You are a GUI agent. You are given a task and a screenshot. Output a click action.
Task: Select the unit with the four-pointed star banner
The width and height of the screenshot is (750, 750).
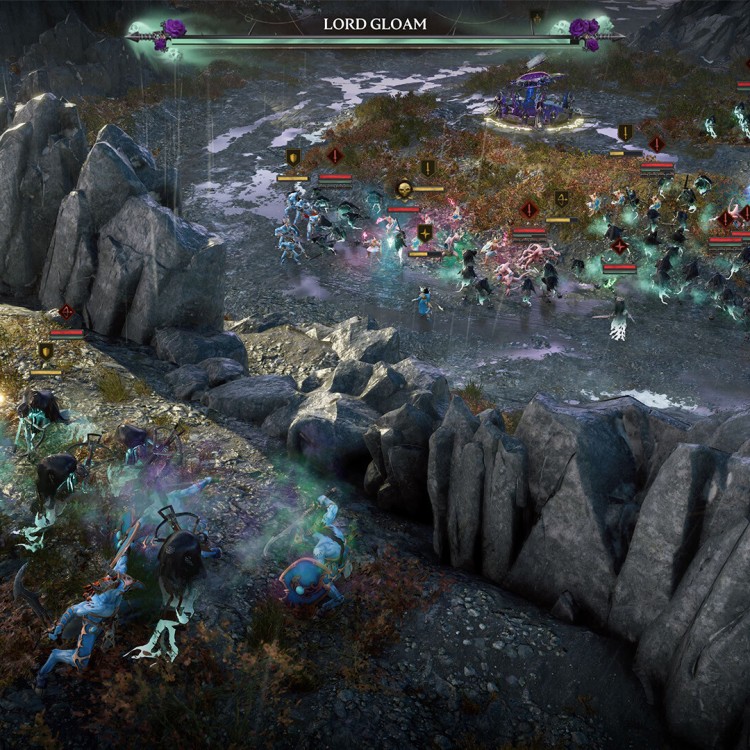click(426, 233)
